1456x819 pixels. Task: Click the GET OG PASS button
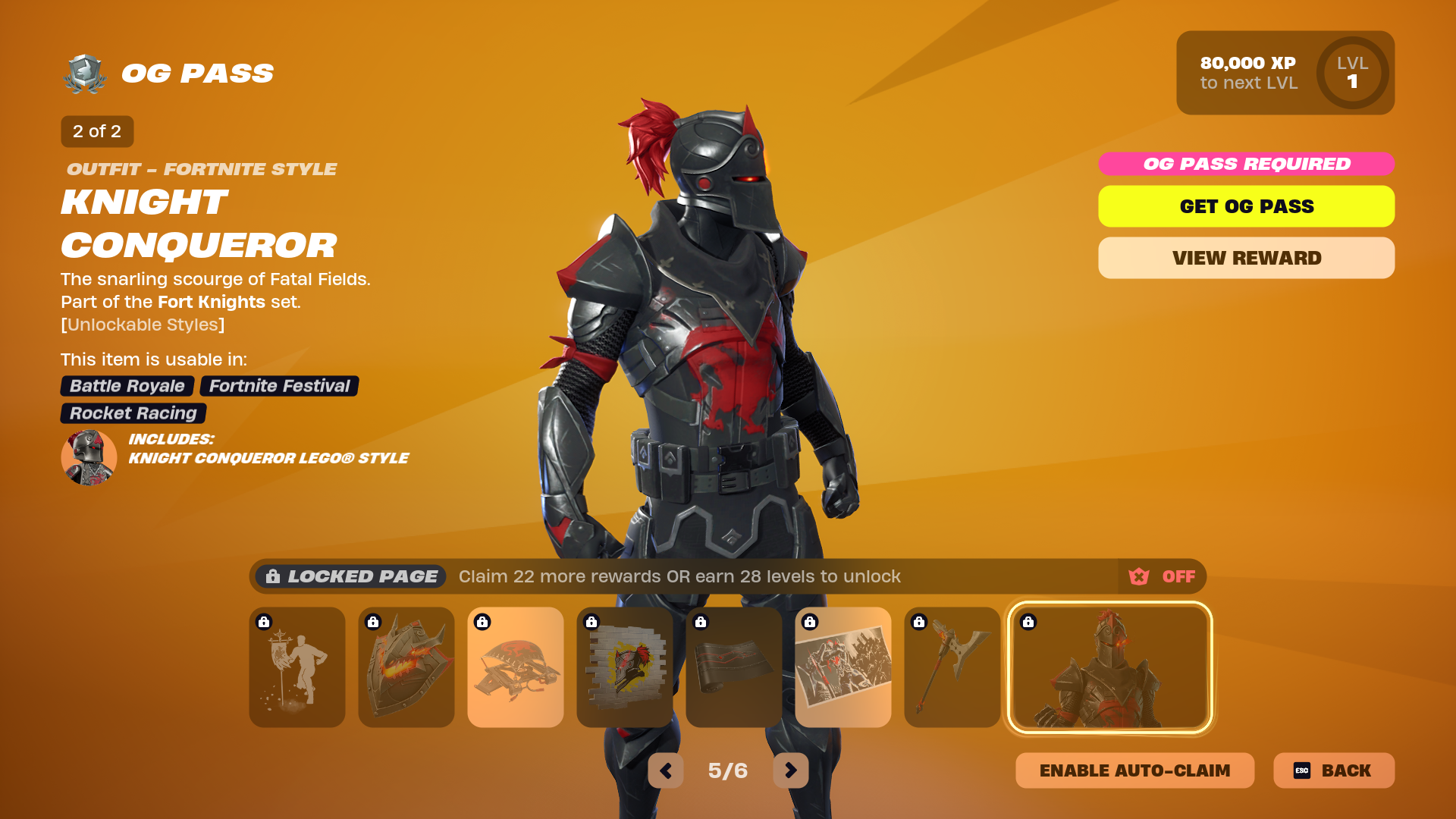(1246, 206)
